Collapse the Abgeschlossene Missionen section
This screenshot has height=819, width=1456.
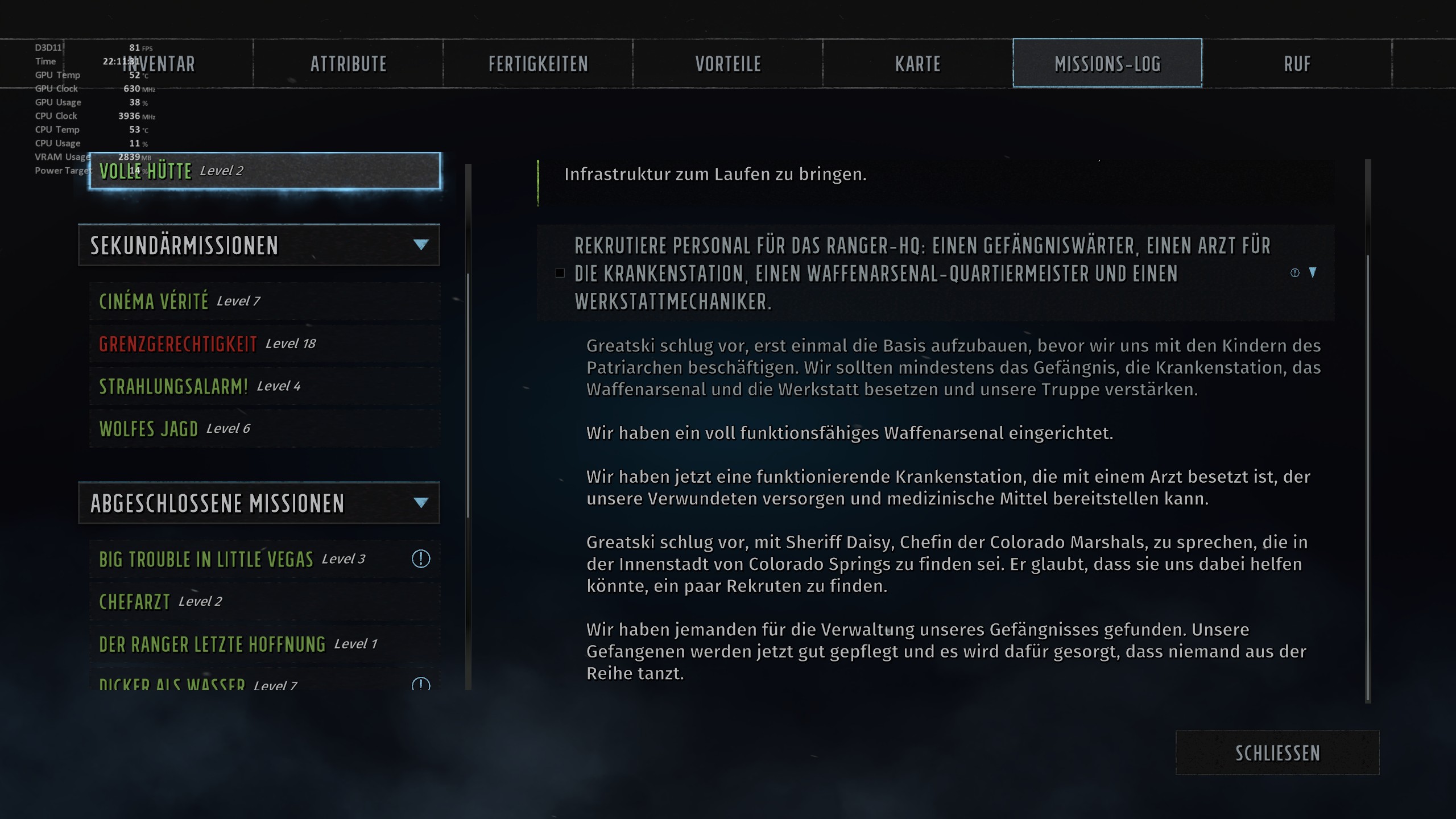(420, 503)
